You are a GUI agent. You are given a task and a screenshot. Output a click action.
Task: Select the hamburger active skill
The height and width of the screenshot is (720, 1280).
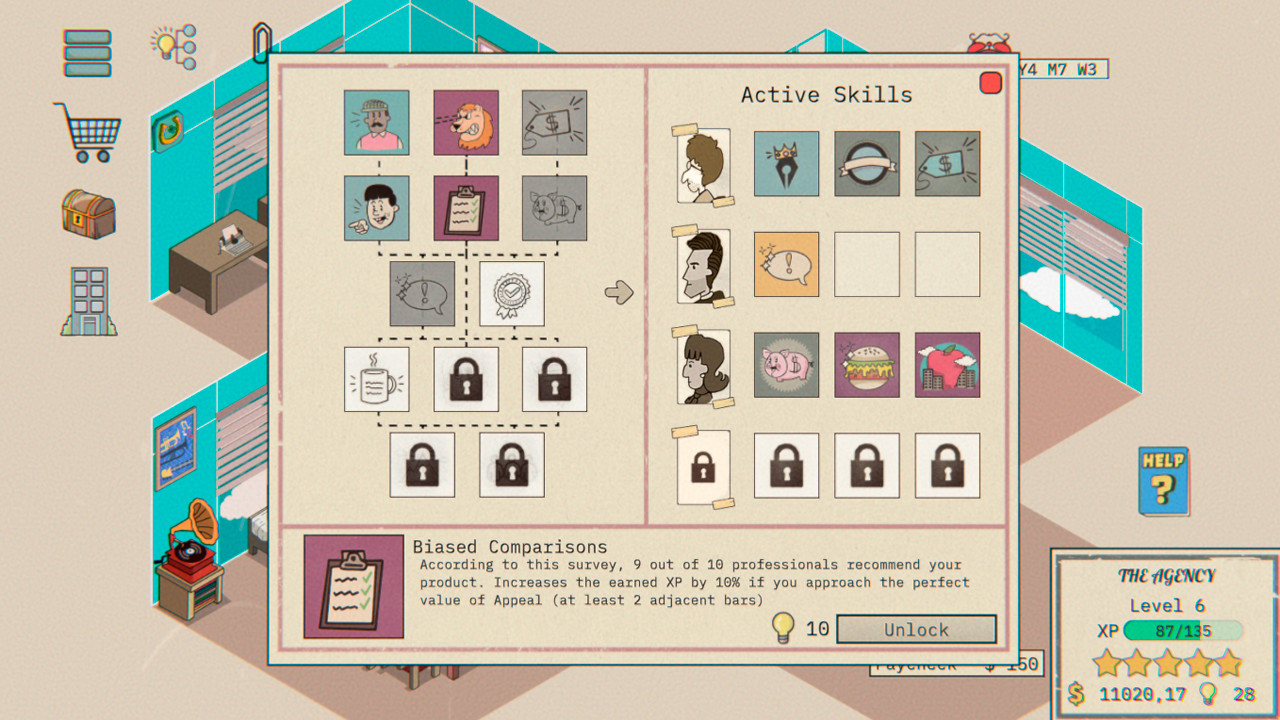coord(867,366)
